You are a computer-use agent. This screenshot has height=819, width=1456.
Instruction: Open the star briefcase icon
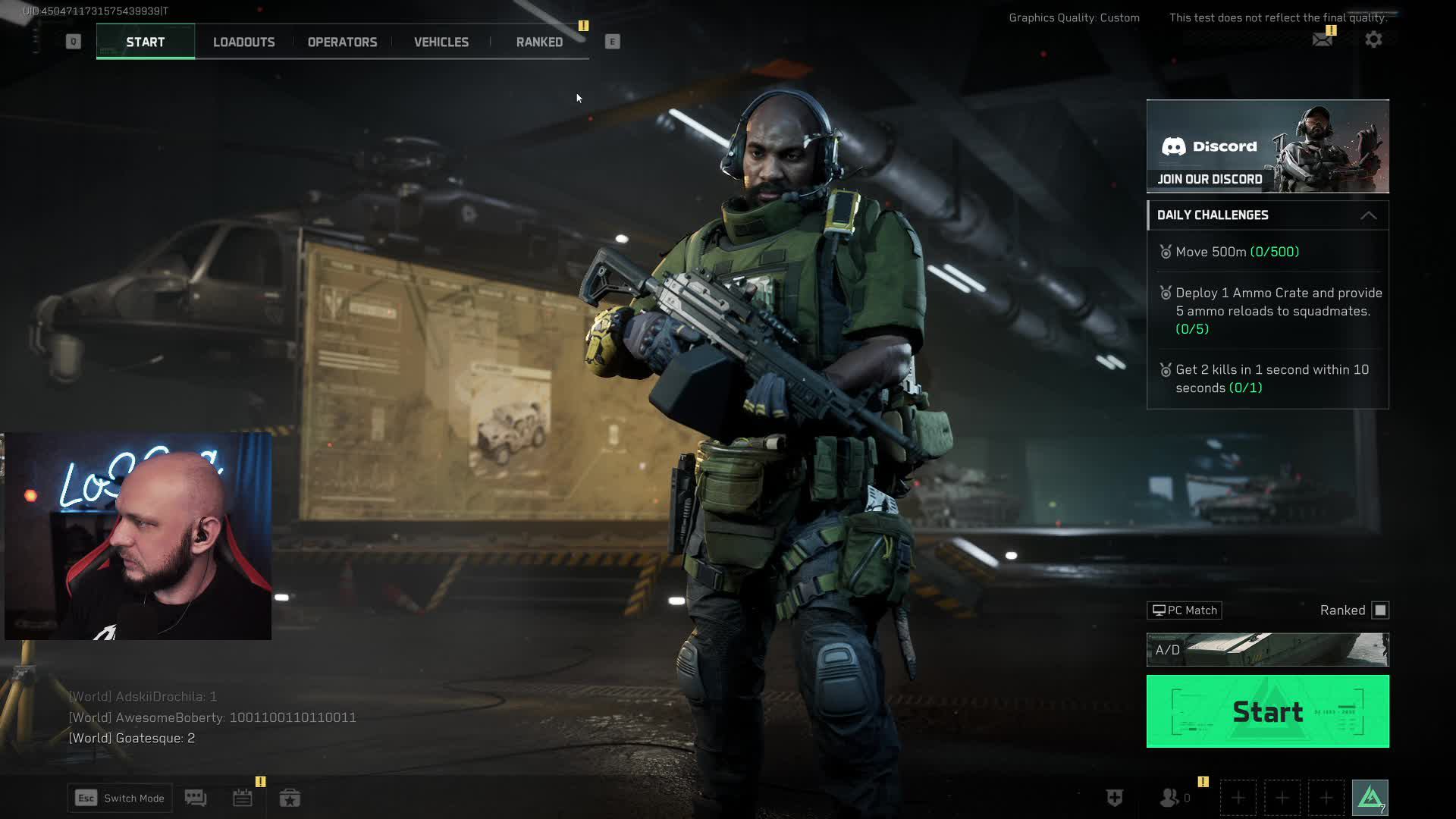coord(290,798)
